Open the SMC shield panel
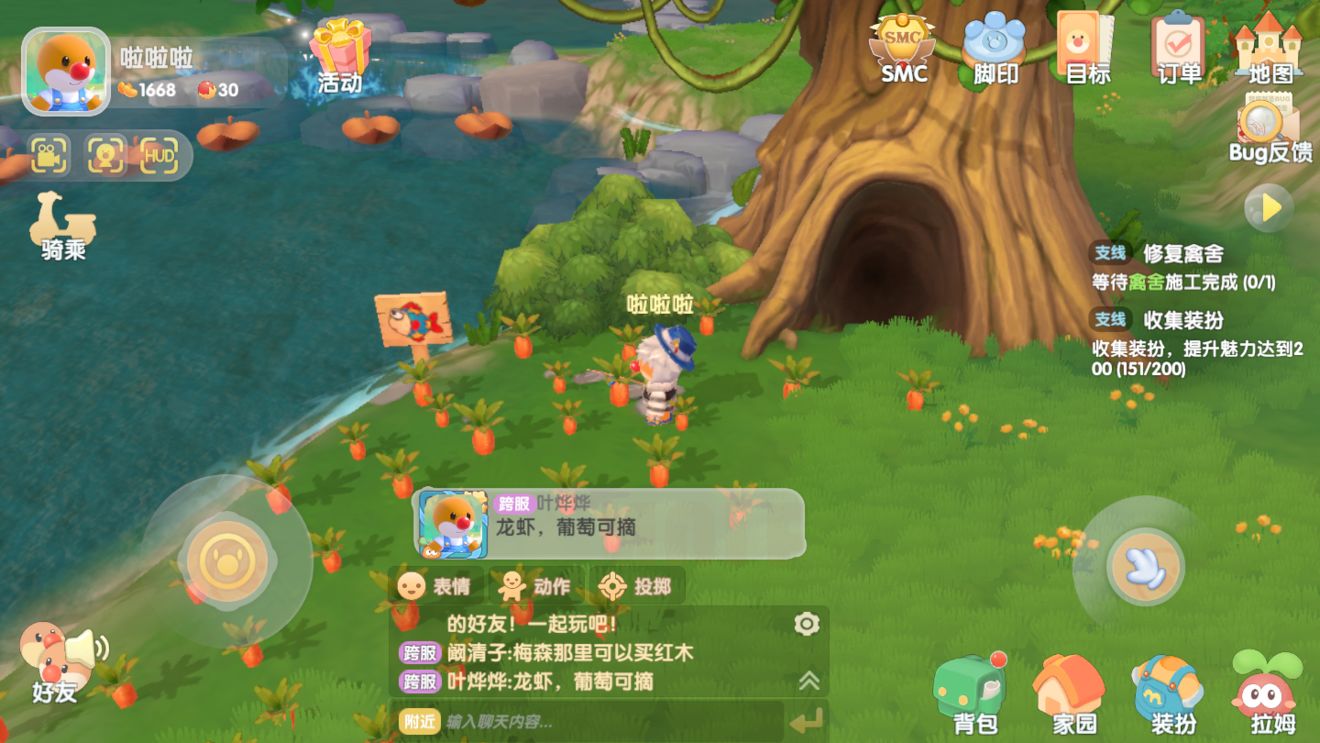1320x743 pixels. (898, 50)
